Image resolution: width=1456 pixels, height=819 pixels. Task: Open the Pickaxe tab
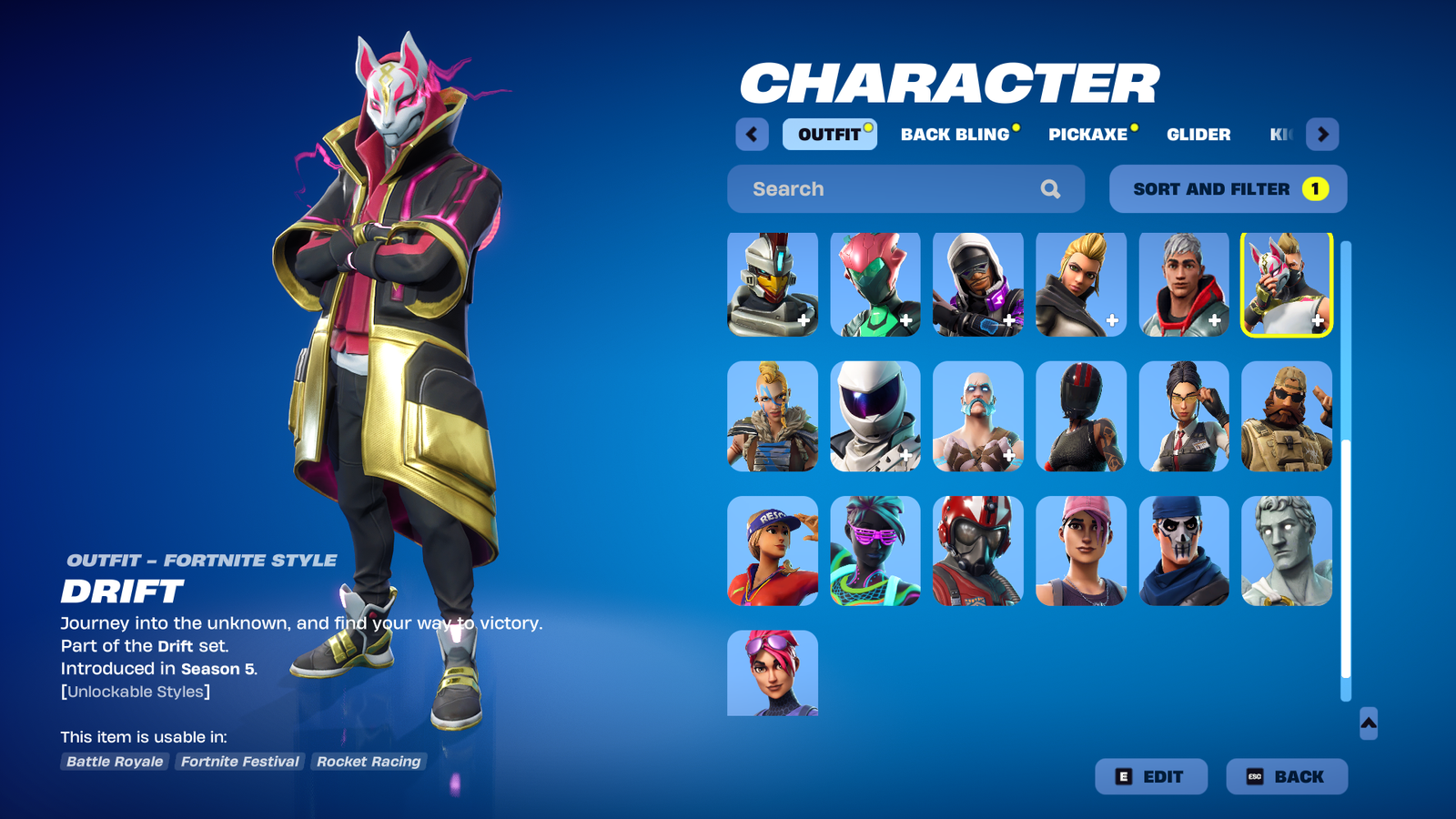[x=1088, y=135]
